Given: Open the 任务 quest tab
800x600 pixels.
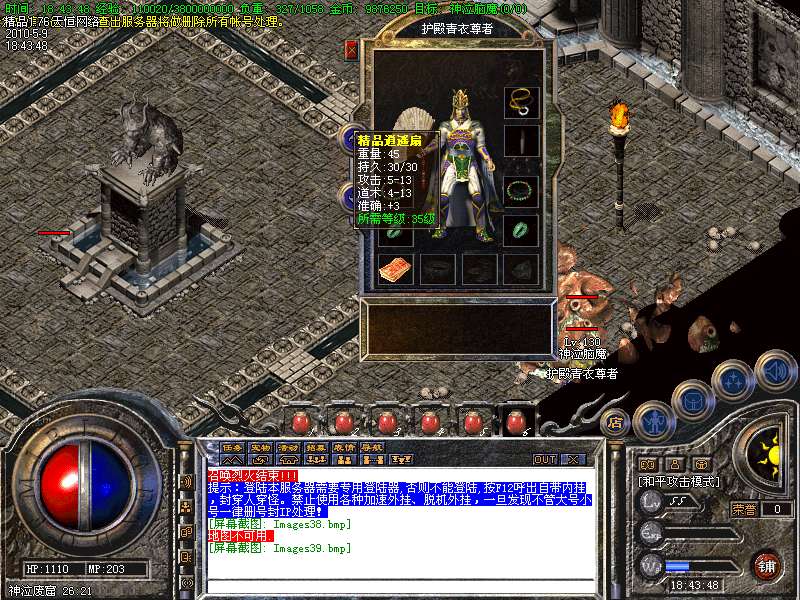Looking at the screenshot, I should [232, 447].
